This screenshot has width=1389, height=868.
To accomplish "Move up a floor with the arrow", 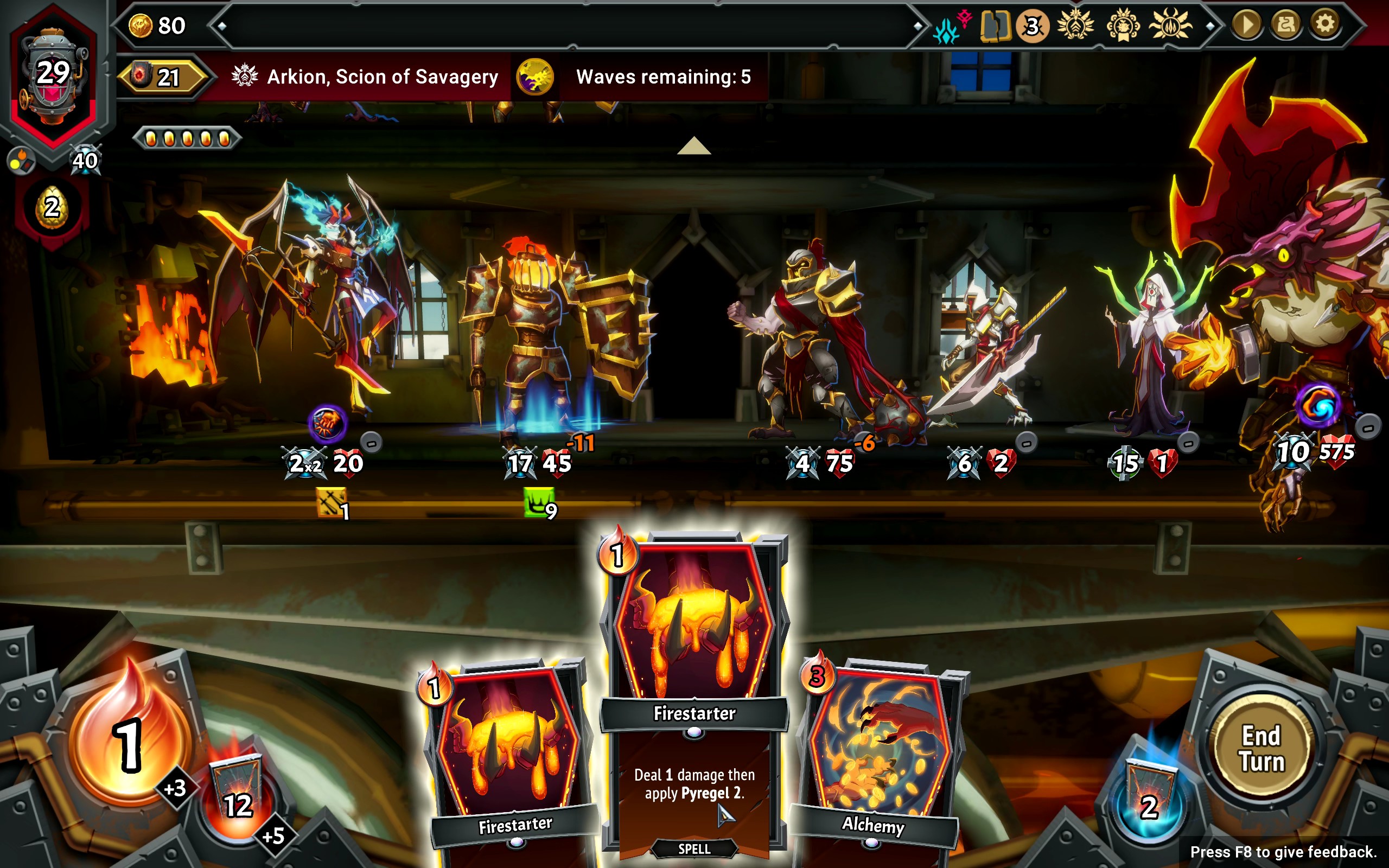I will pos(694,146).
